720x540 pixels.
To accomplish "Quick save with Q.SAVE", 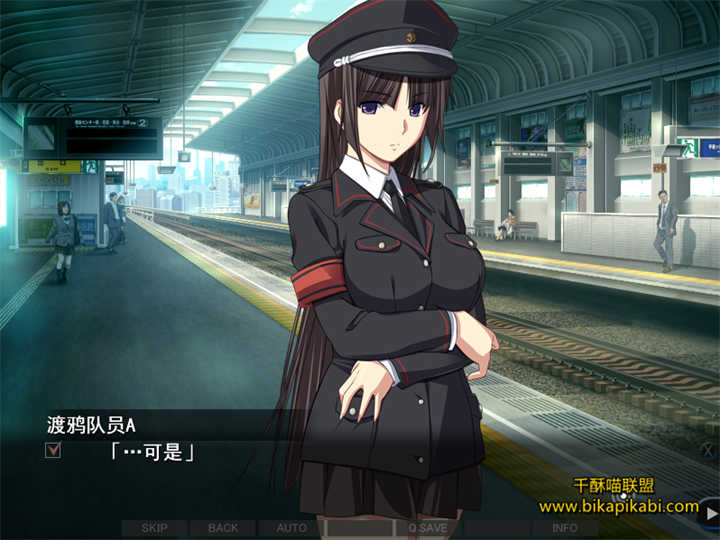I will tap(427, 528).
